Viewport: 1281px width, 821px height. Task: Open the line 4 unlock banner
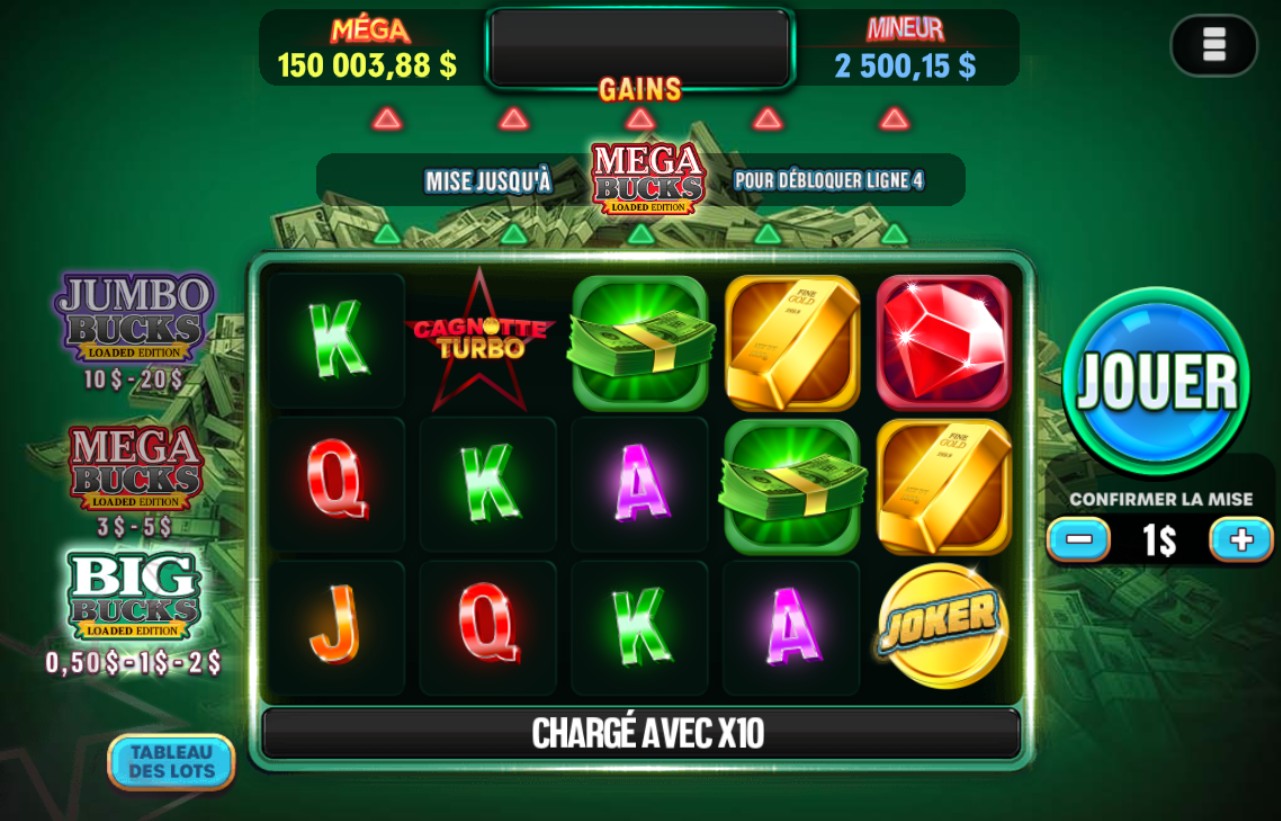(x=640, y=181)
